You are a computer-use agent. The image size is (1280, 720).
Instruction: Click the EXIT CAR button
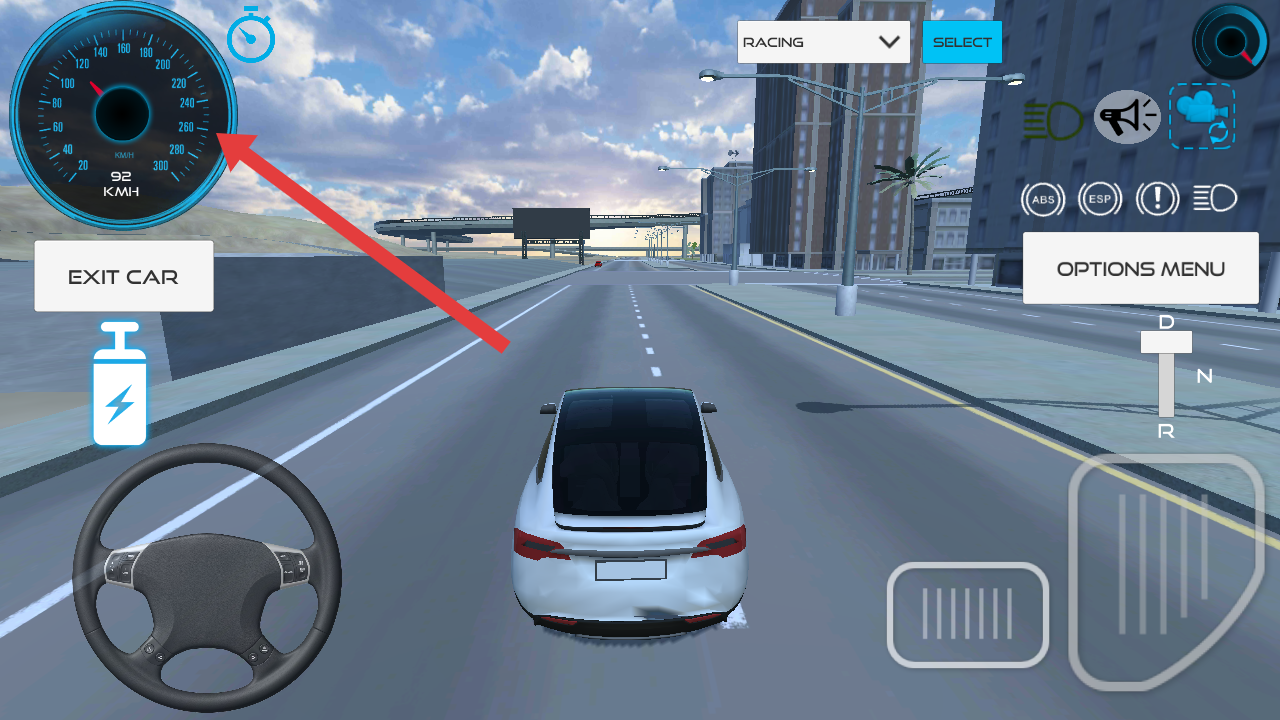(124, 276)
